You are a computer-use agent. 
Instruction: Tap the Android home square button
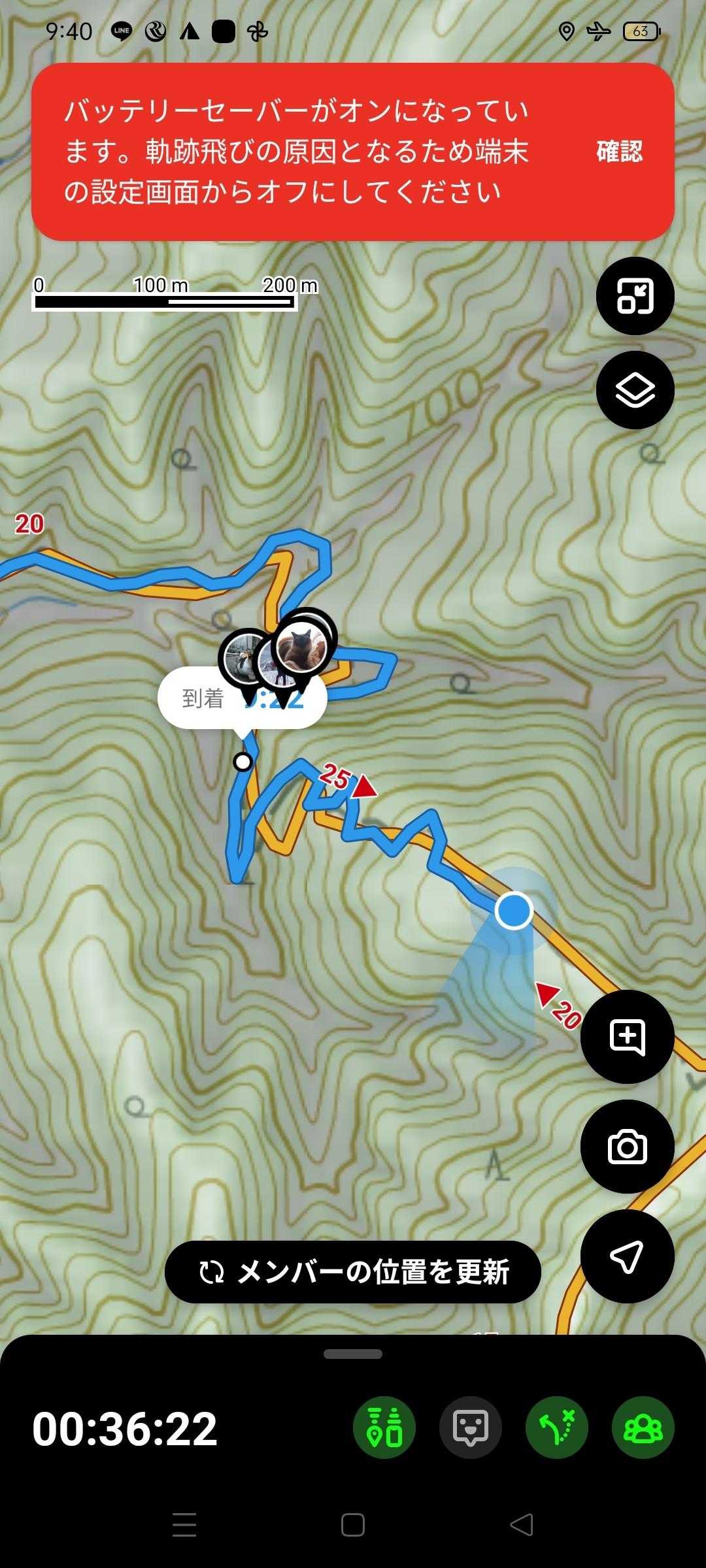(353, 1525)
